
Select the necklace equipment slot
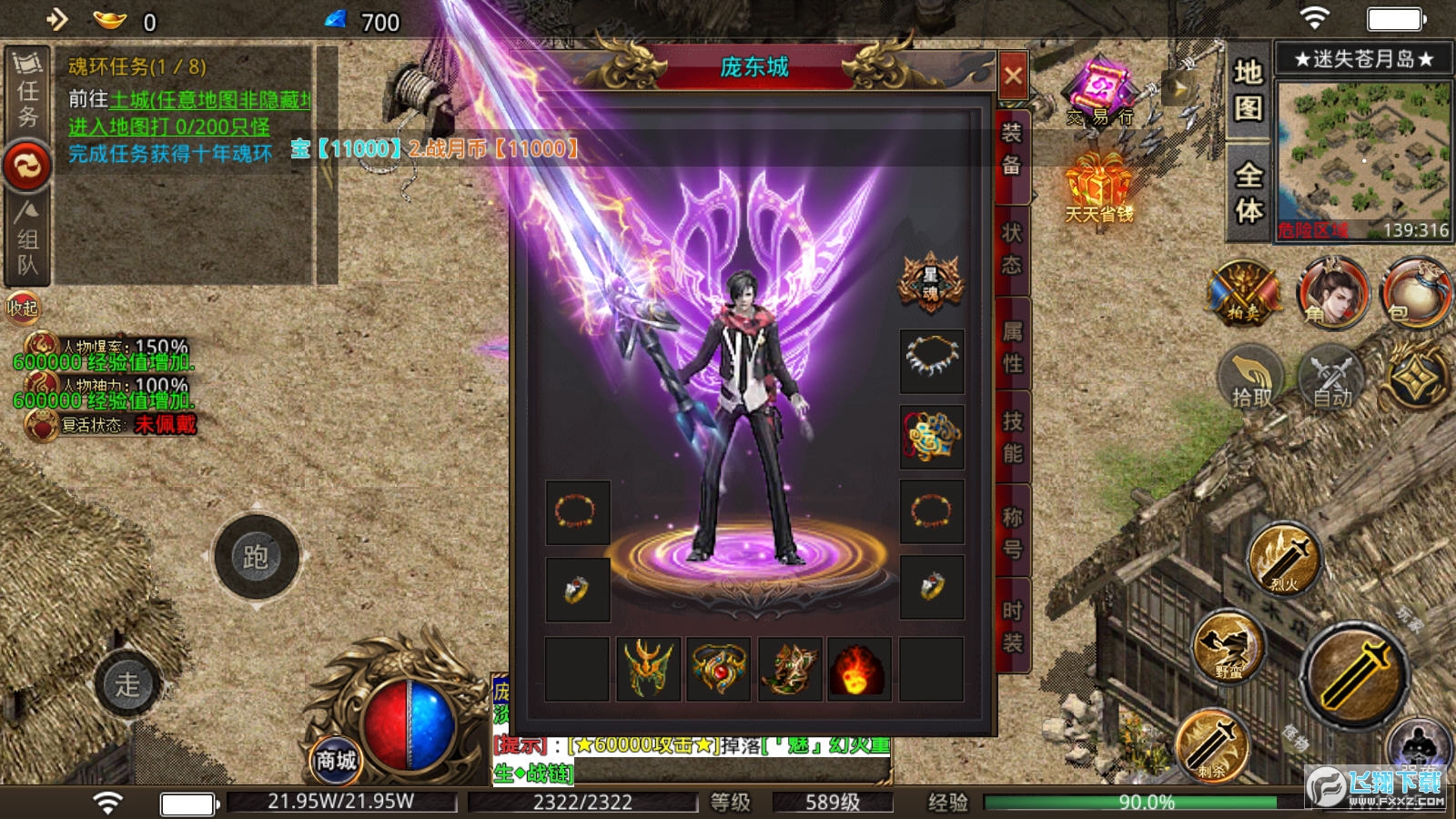932,360
